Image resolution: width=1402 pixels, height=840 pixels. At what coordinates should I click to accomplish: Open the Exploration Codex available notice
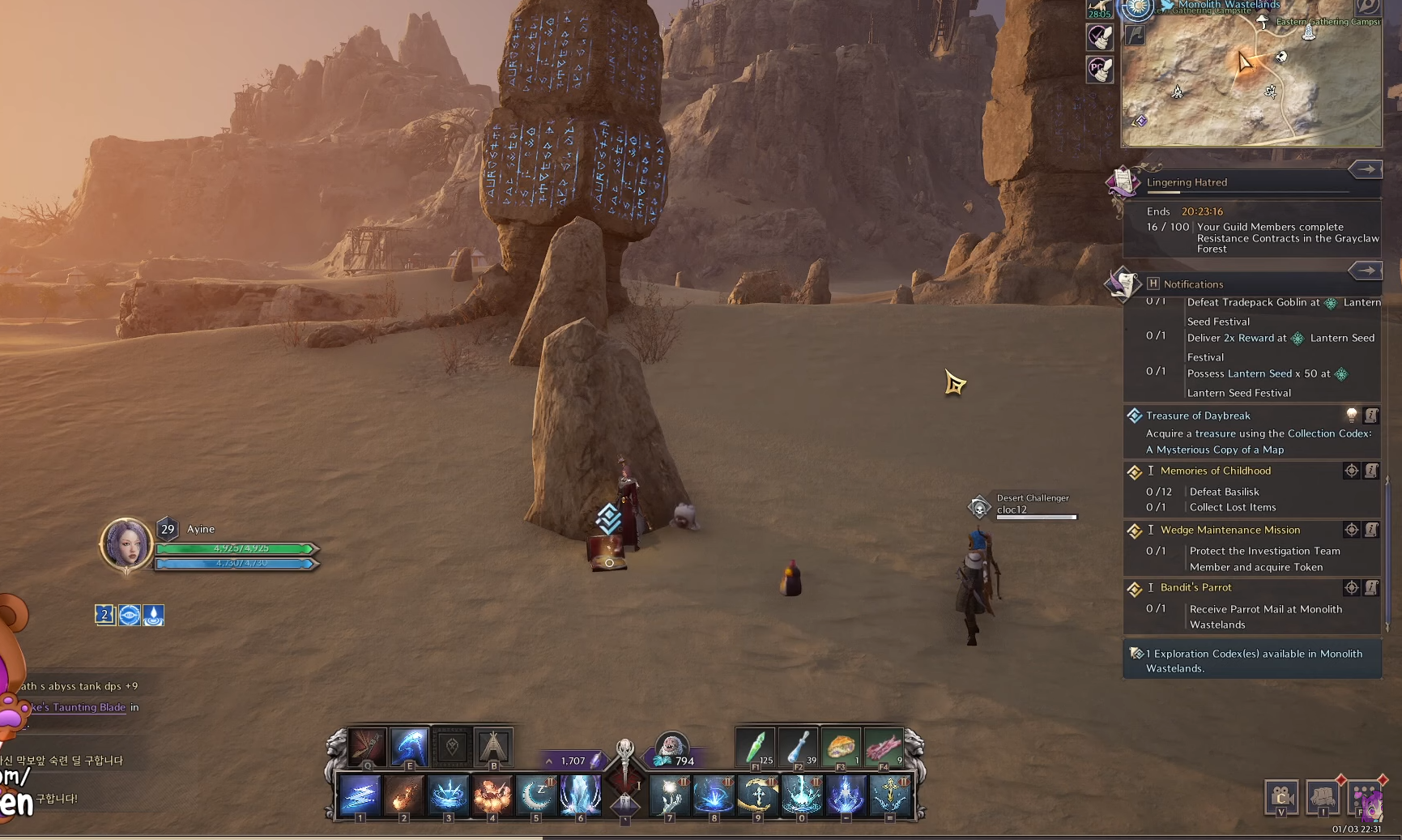(x=1252, y=661)
